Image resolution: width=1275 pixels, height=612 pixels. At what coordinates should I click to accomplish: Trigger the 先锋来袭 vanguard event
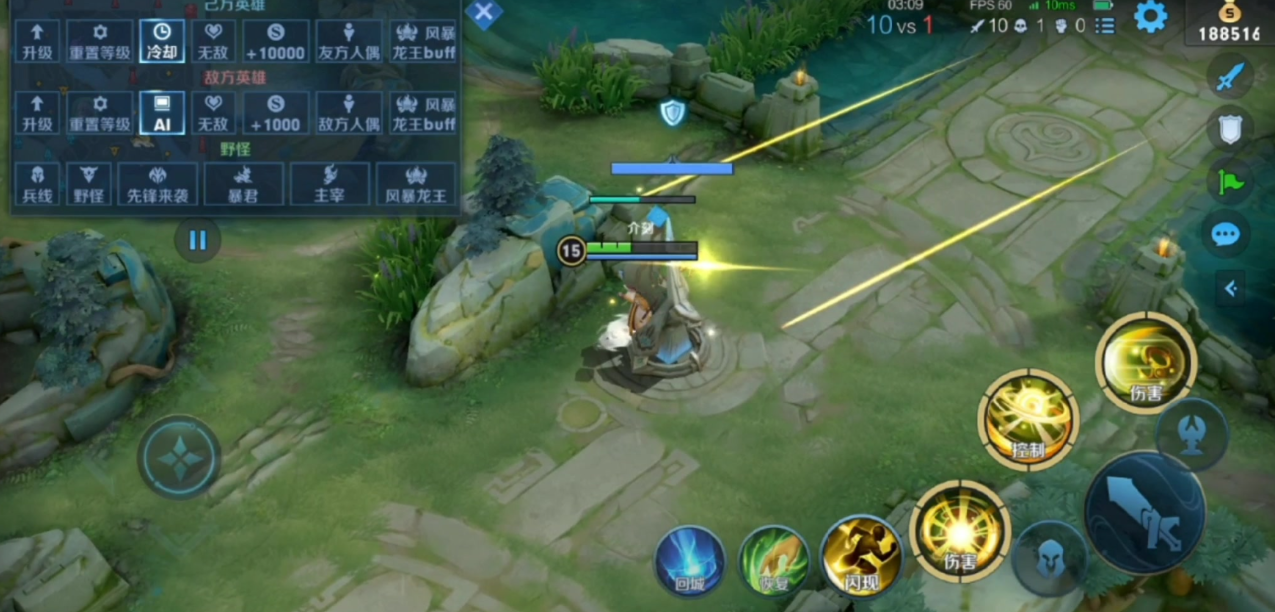pos(157,183)
